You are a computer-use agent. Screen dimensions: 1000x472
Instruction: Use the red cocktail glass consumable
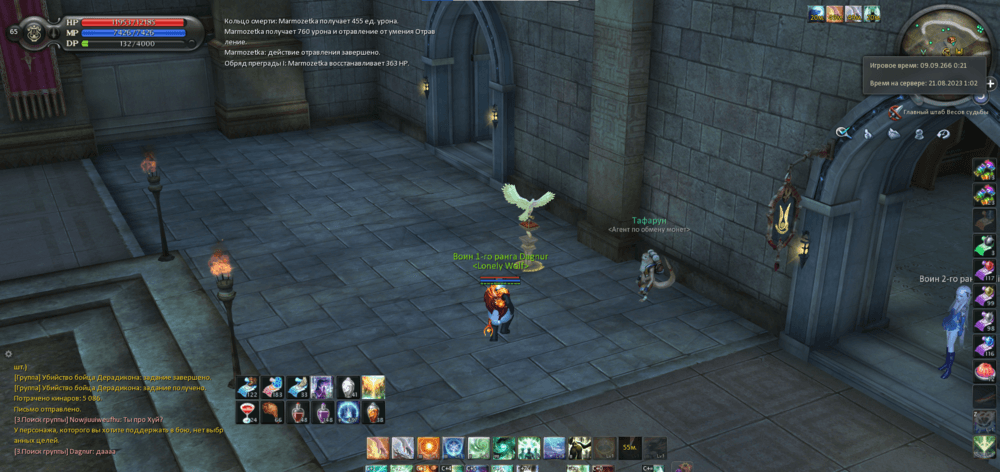click(247, 412)
